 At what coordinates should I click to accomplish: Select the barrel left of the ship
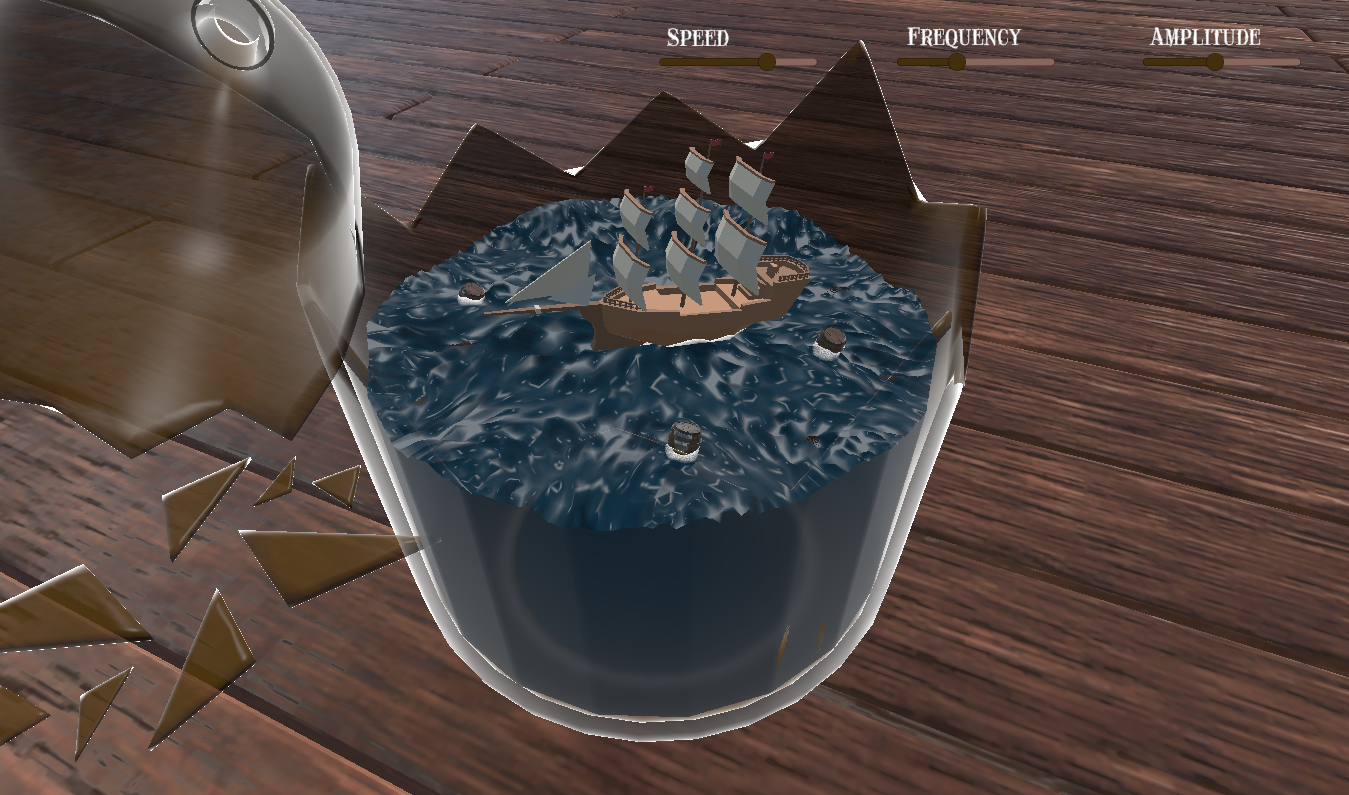coord(470,292)
